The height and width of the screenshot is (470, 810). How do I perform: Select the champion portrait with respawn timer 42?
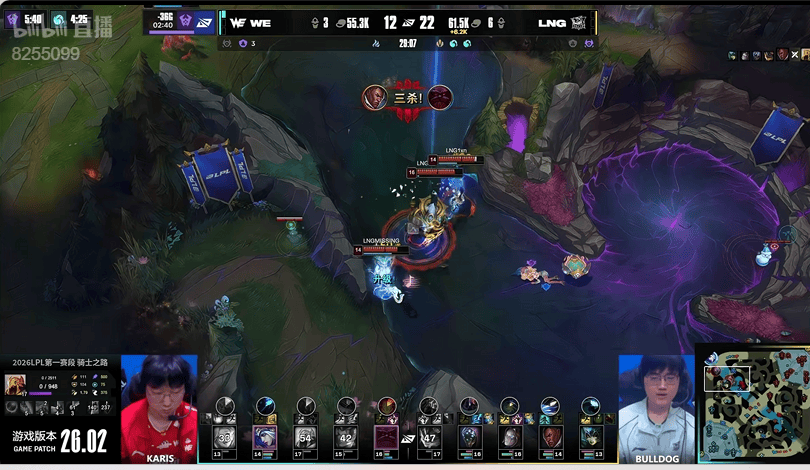click(346, 437)
